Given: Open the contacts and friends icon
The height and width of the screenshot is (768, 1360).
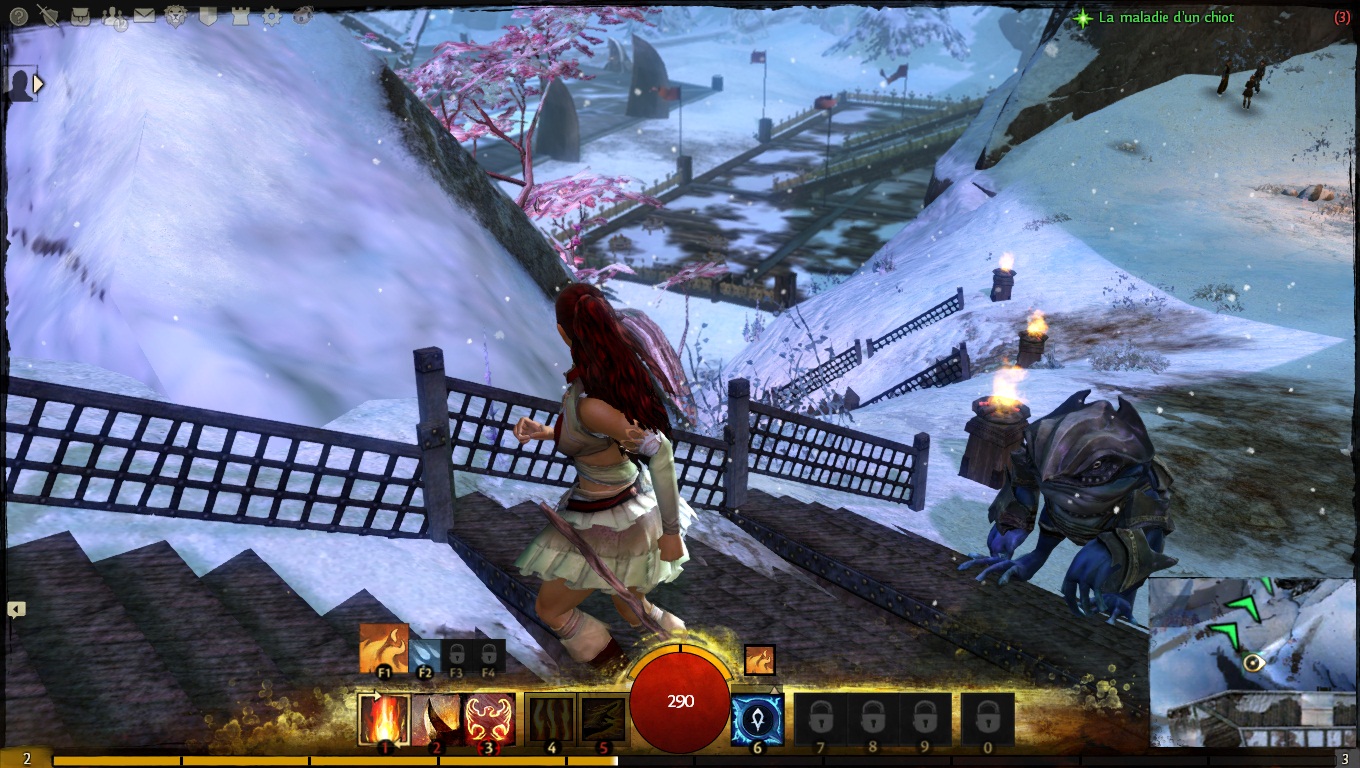Looking at the screenshot, I should pos(113,16).
